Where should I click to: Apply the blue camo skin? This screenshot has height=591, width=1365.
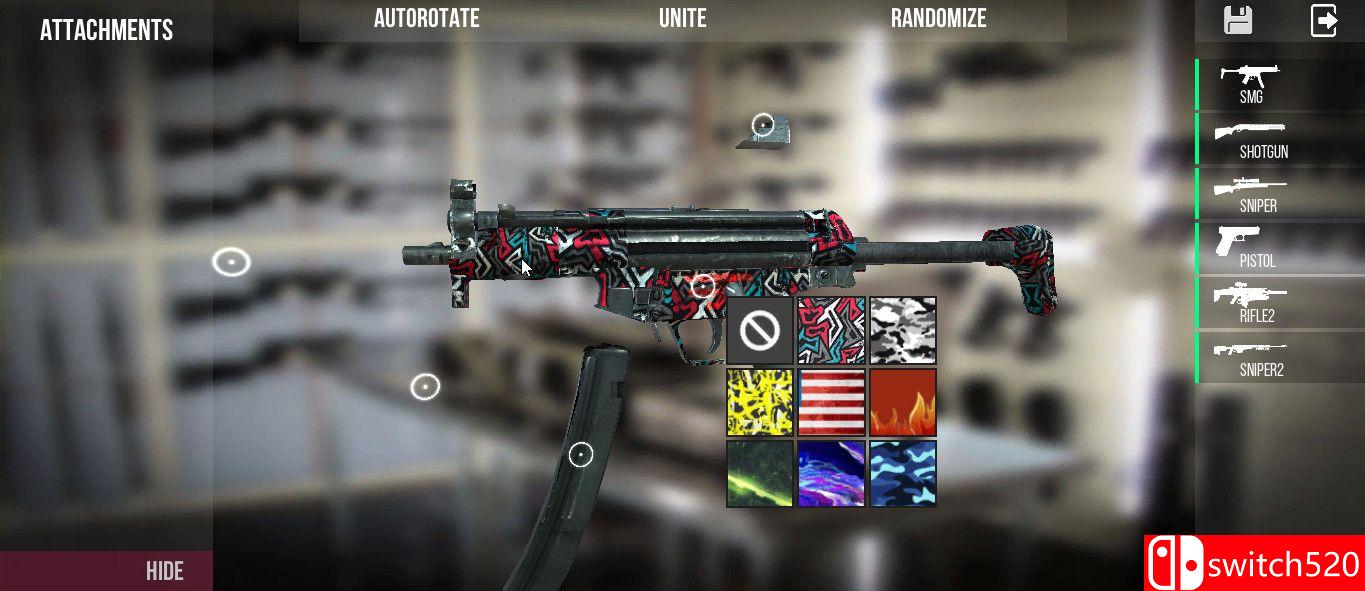click(x=903, y=473)
